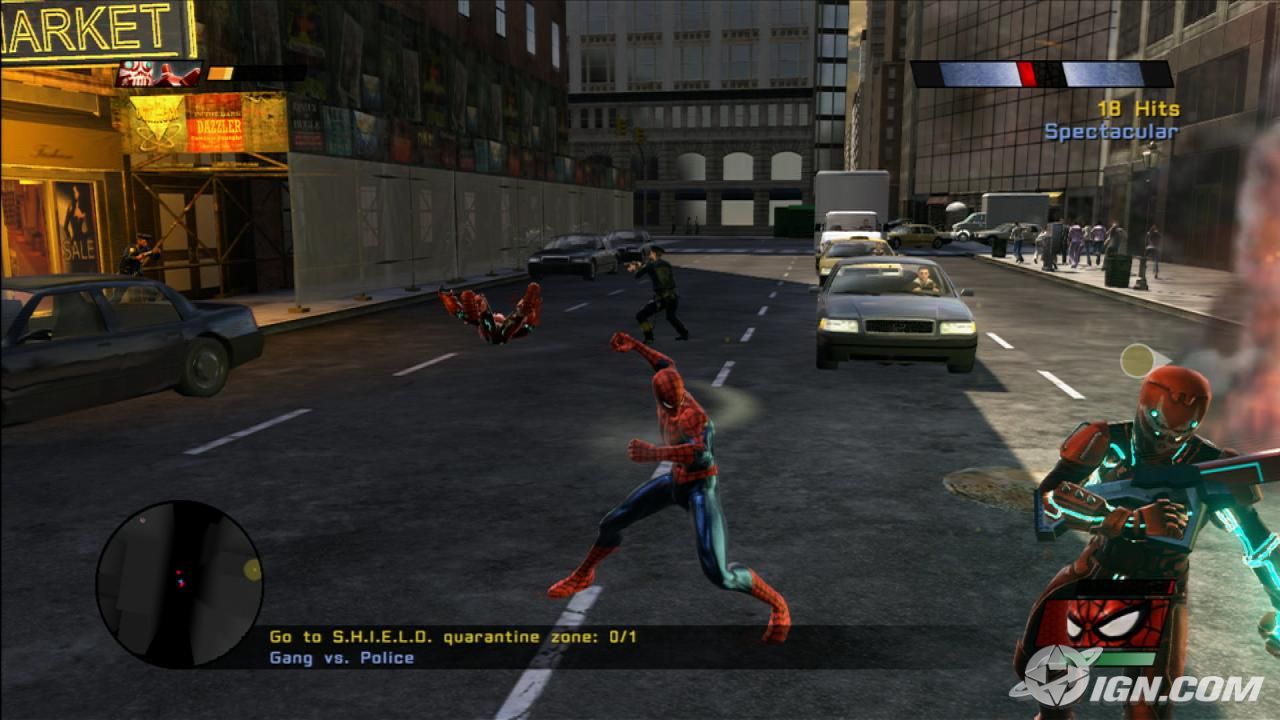Viewport: 1280px width, 720px height.
Task: Click the yellow marker on the minimap edge
Action: click(x=252, y=569)
